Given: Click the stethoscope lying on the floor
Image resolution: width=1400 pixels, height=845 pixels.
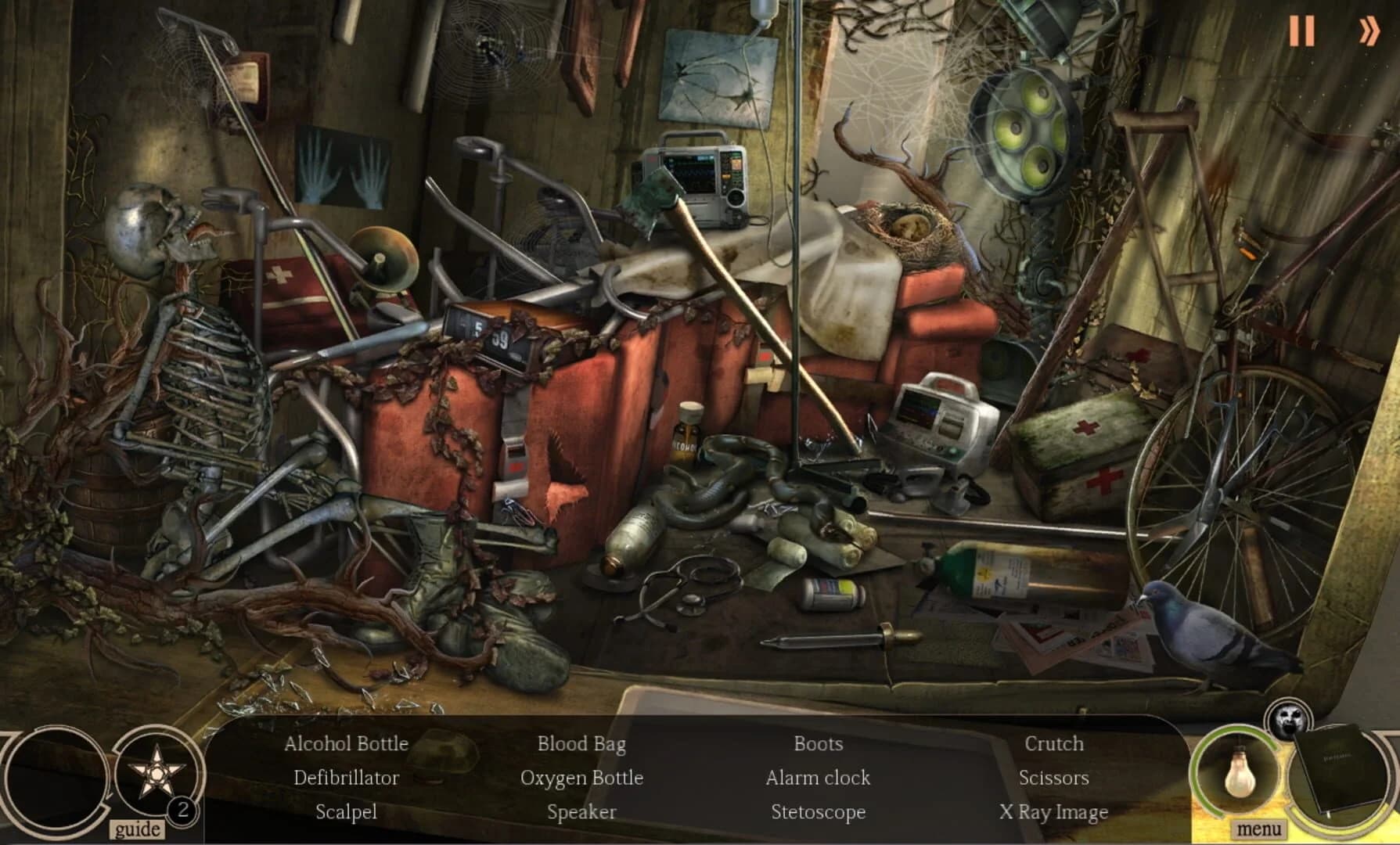Looking at the screenshot, I should tap(689, 591).
